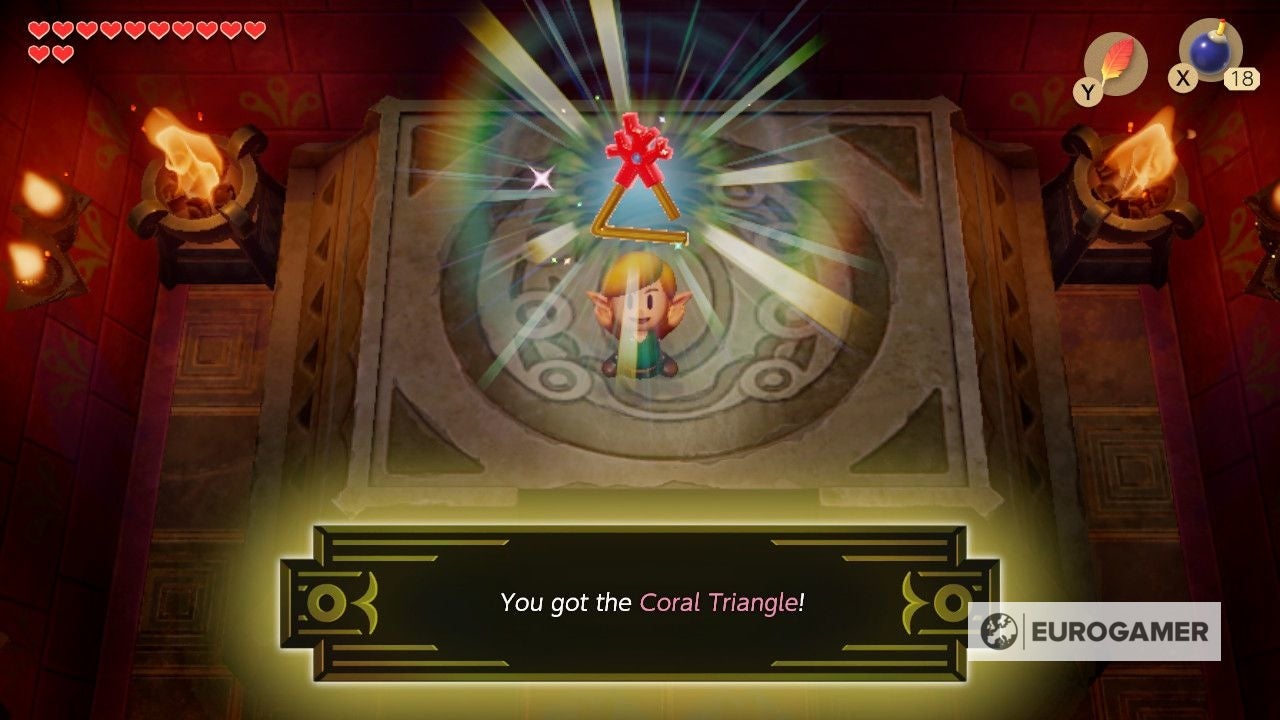Select the Roc's Feather icon
1280x720 pixels.
coord(1119,60)
